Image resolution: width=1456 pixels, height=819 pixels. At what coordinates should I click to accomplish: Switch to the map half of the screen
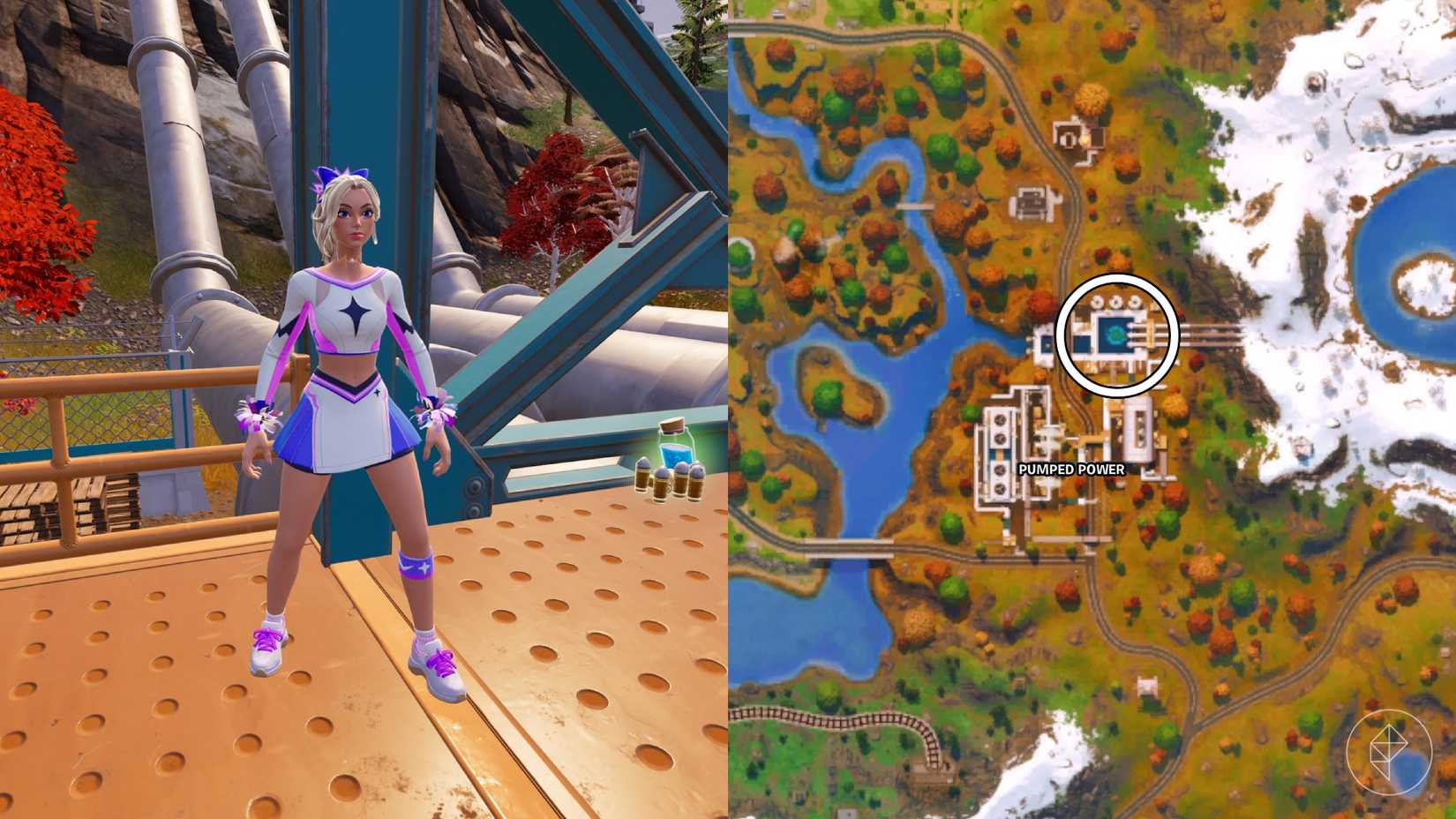1094,409
